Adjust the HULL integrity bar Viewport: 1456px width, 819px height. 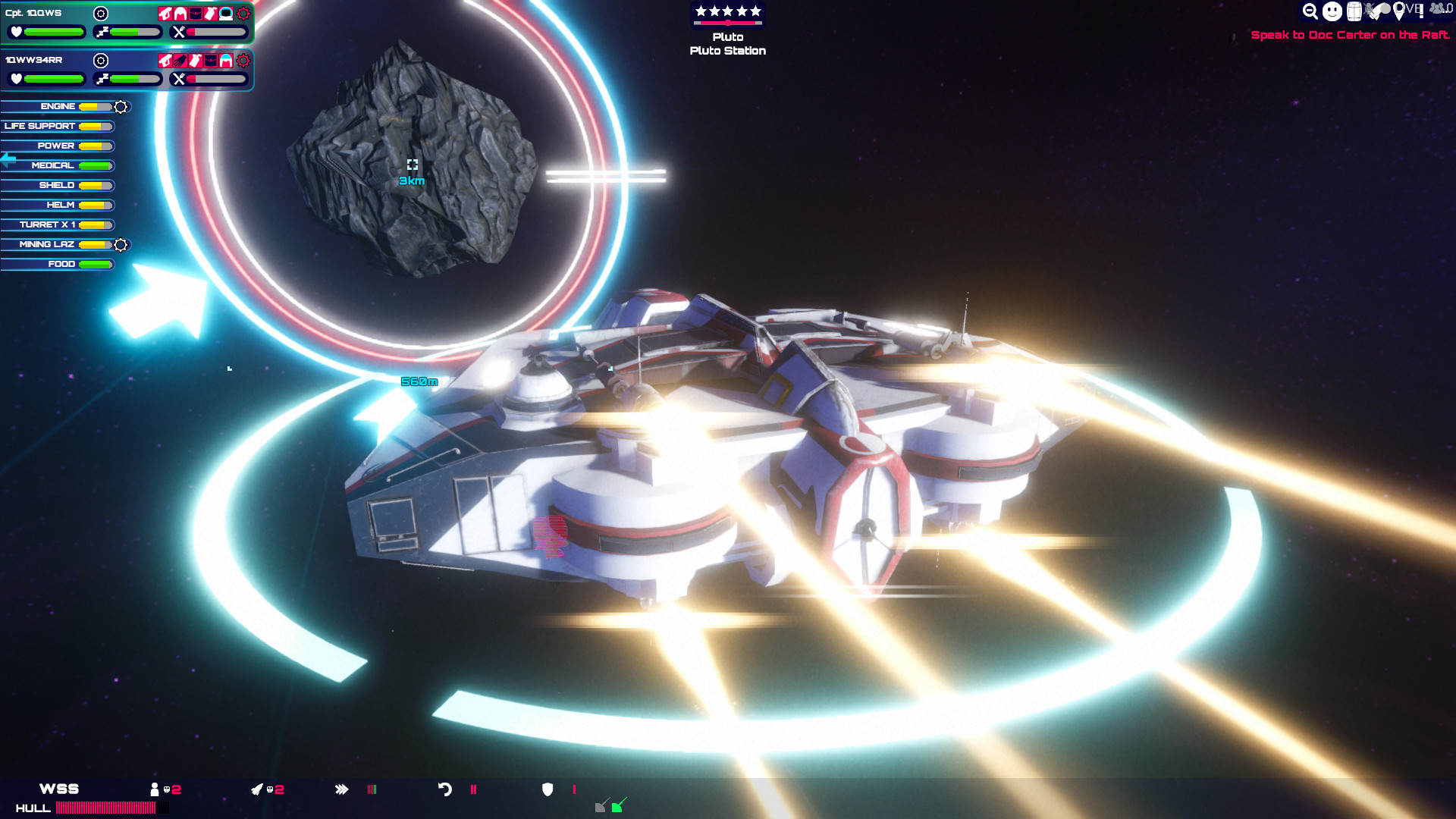click(x=114, y=808)
